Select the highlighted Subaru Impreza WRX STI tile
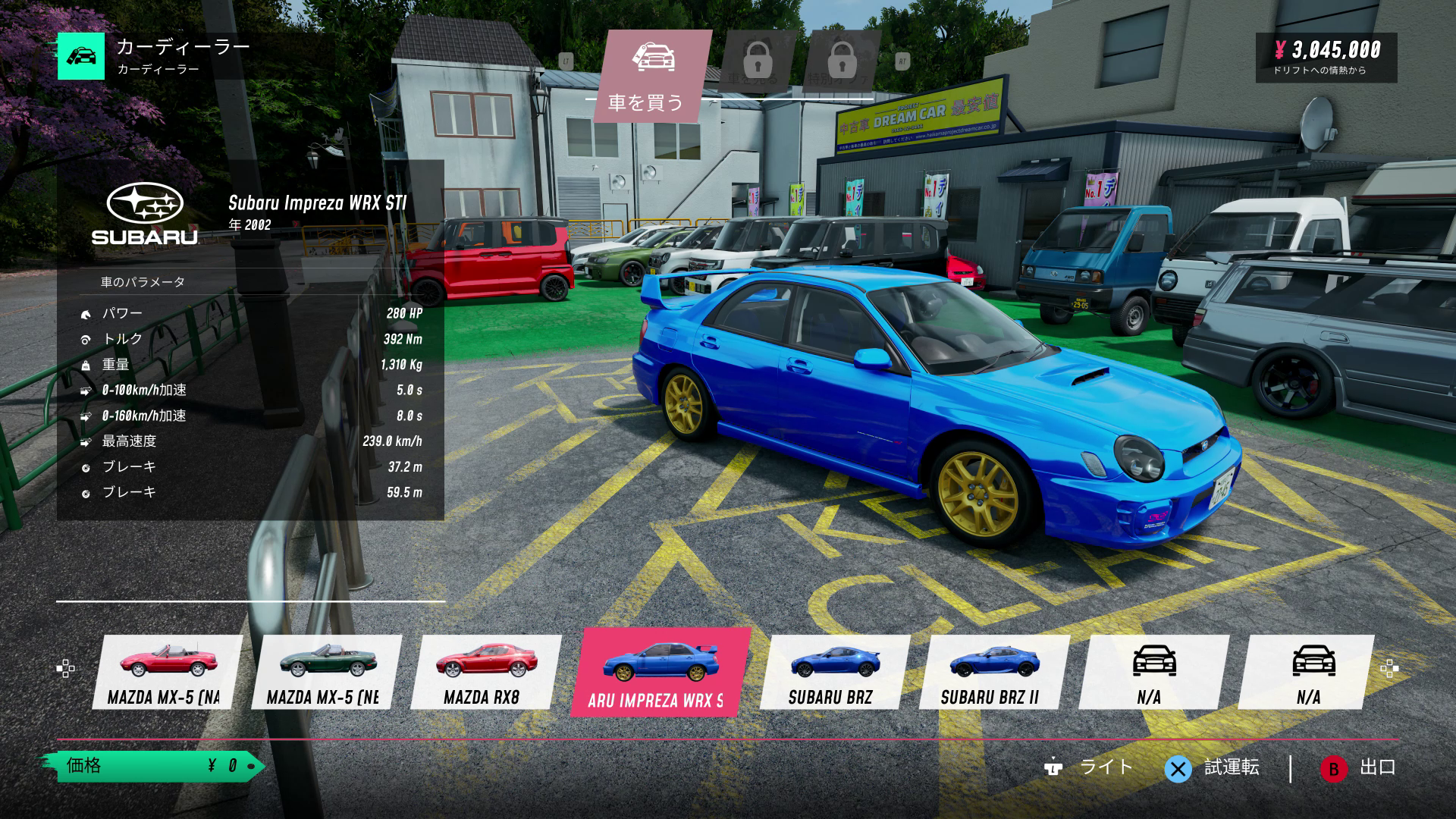The width and height of the screenshot is (1456, 819). [658, 672]
